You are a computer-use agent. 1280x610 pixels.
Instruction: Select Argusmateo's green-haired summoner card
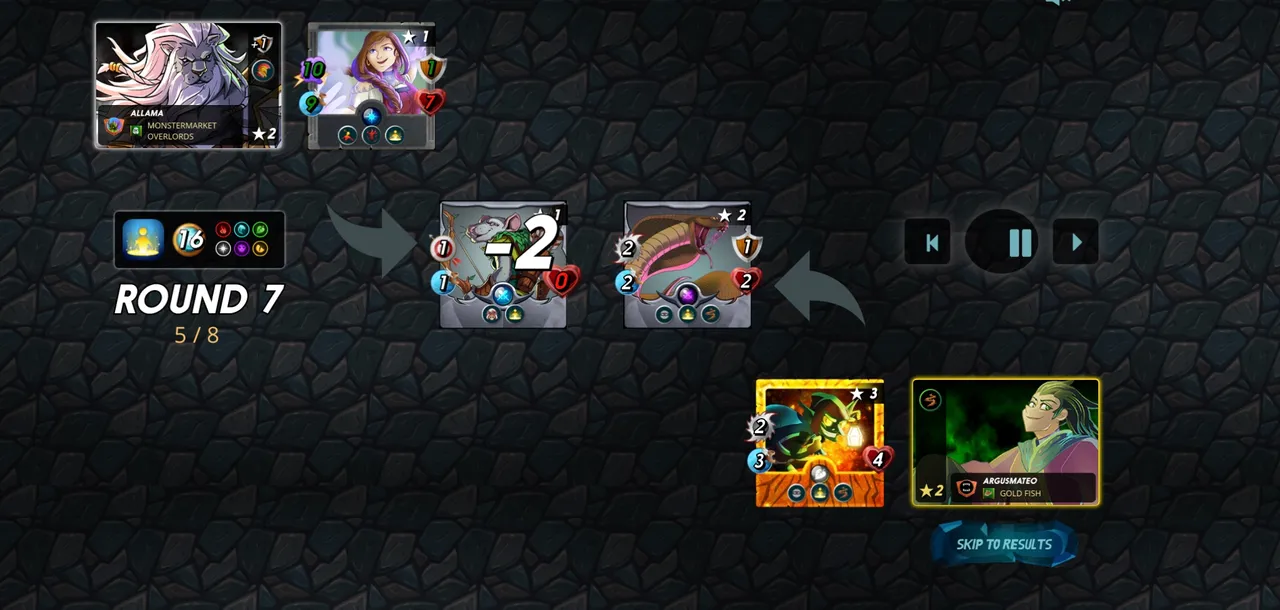(x=1005, y=441)
